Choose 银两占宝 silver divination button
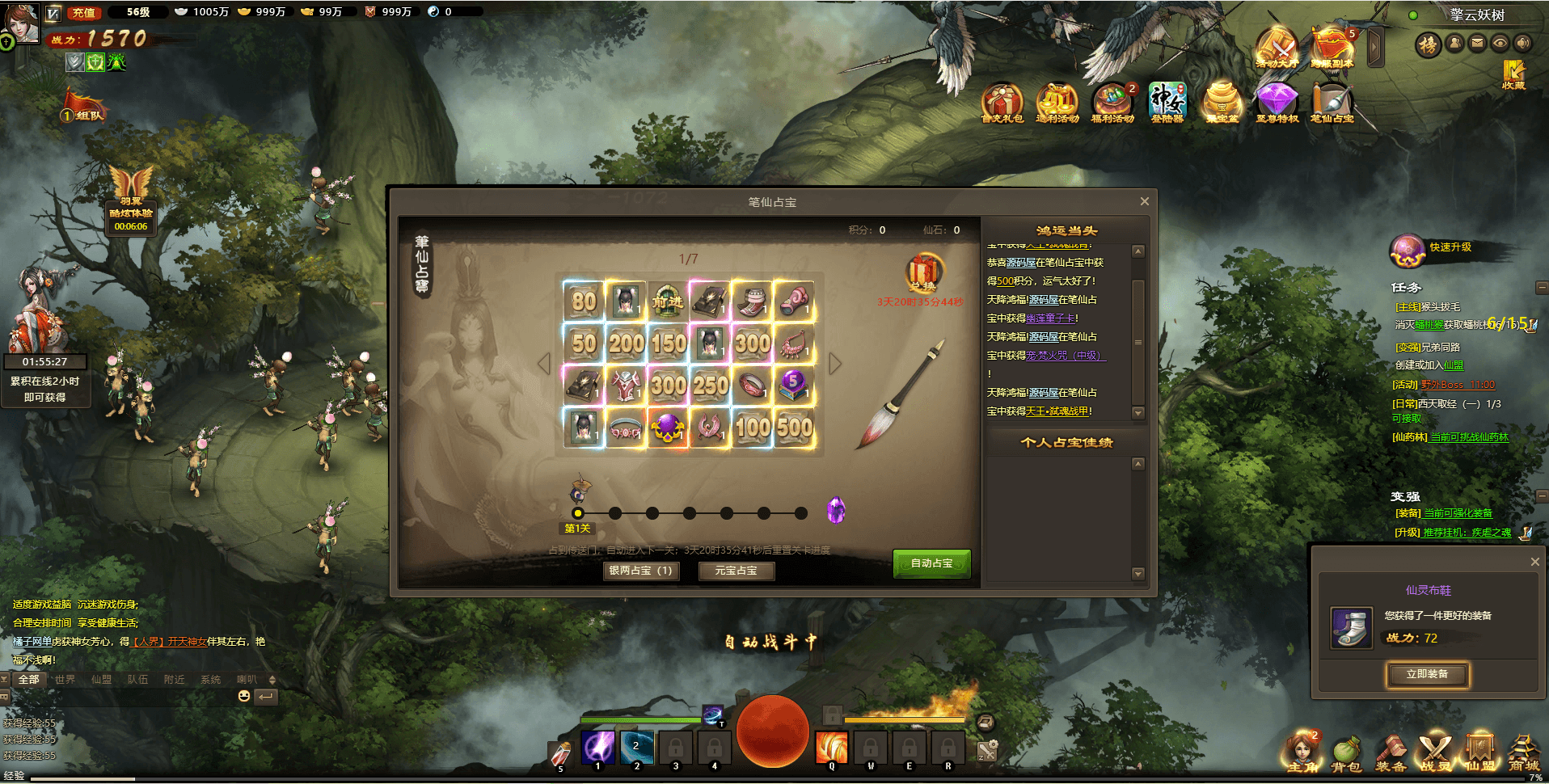Screen dimensions: 1549x784 (x=640, y=571)
